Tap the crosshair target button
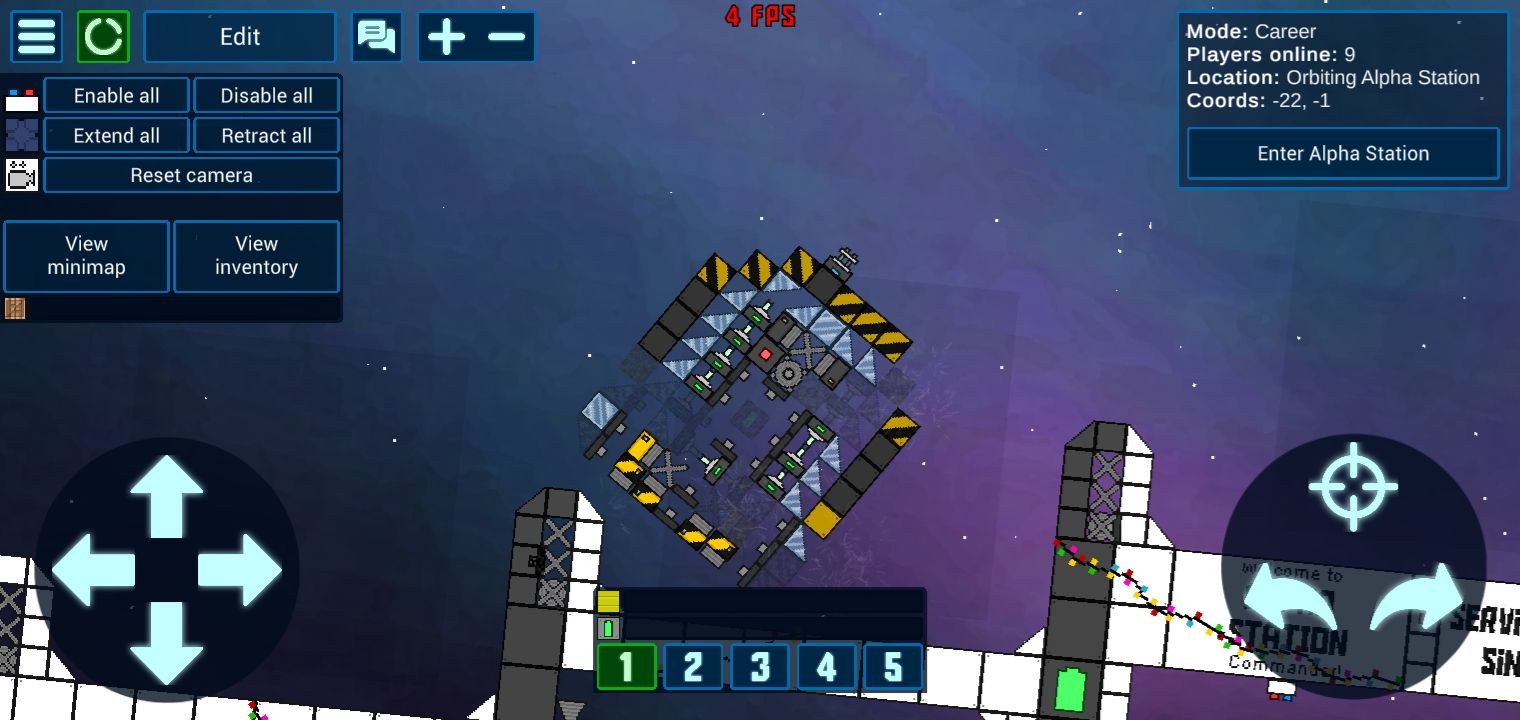The width and height of the screenshot is (1520, 720). pos(1353,487)
